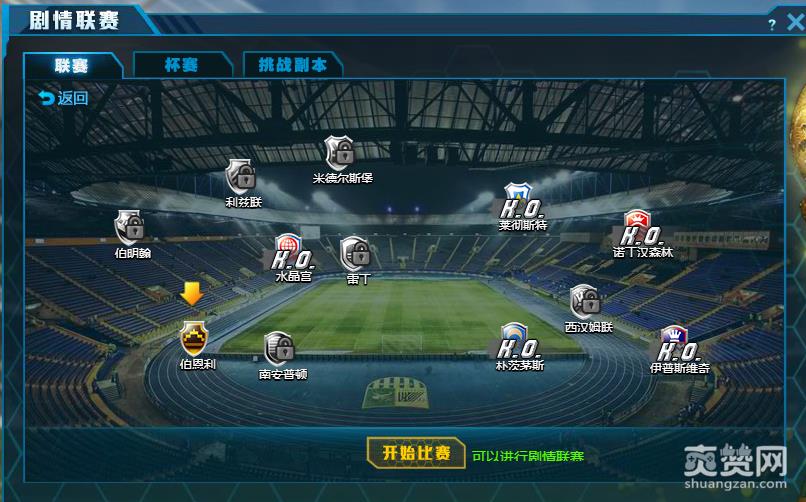The width and height of the screenshot is (806, 502).
Task: Choose the locked 伯明翰 team
Action: 129,227
